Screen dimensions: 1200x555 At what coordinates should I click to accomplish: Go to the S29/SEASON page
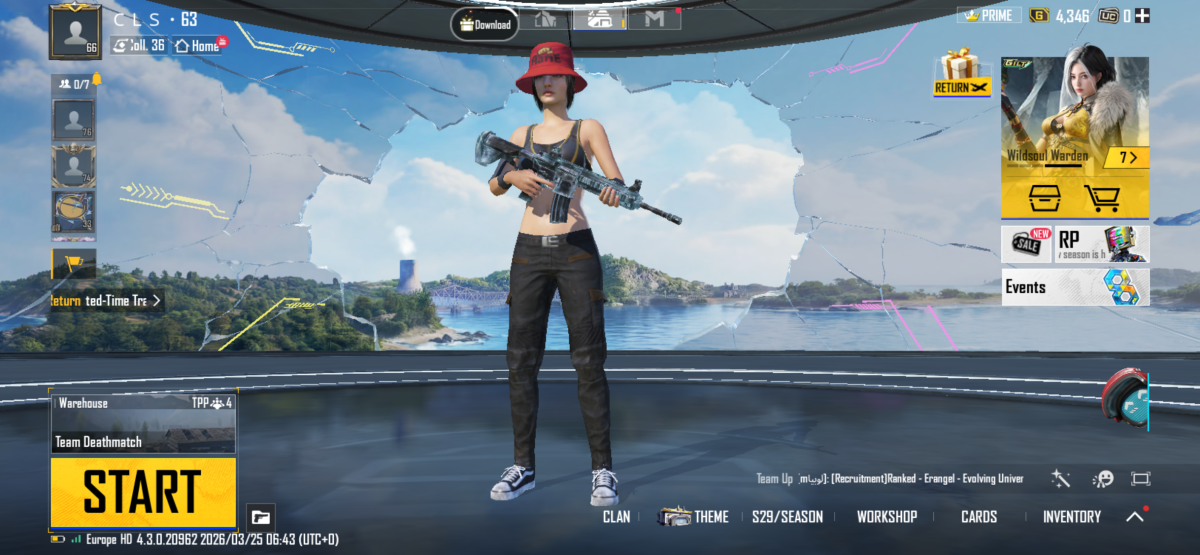click(787, 517)
